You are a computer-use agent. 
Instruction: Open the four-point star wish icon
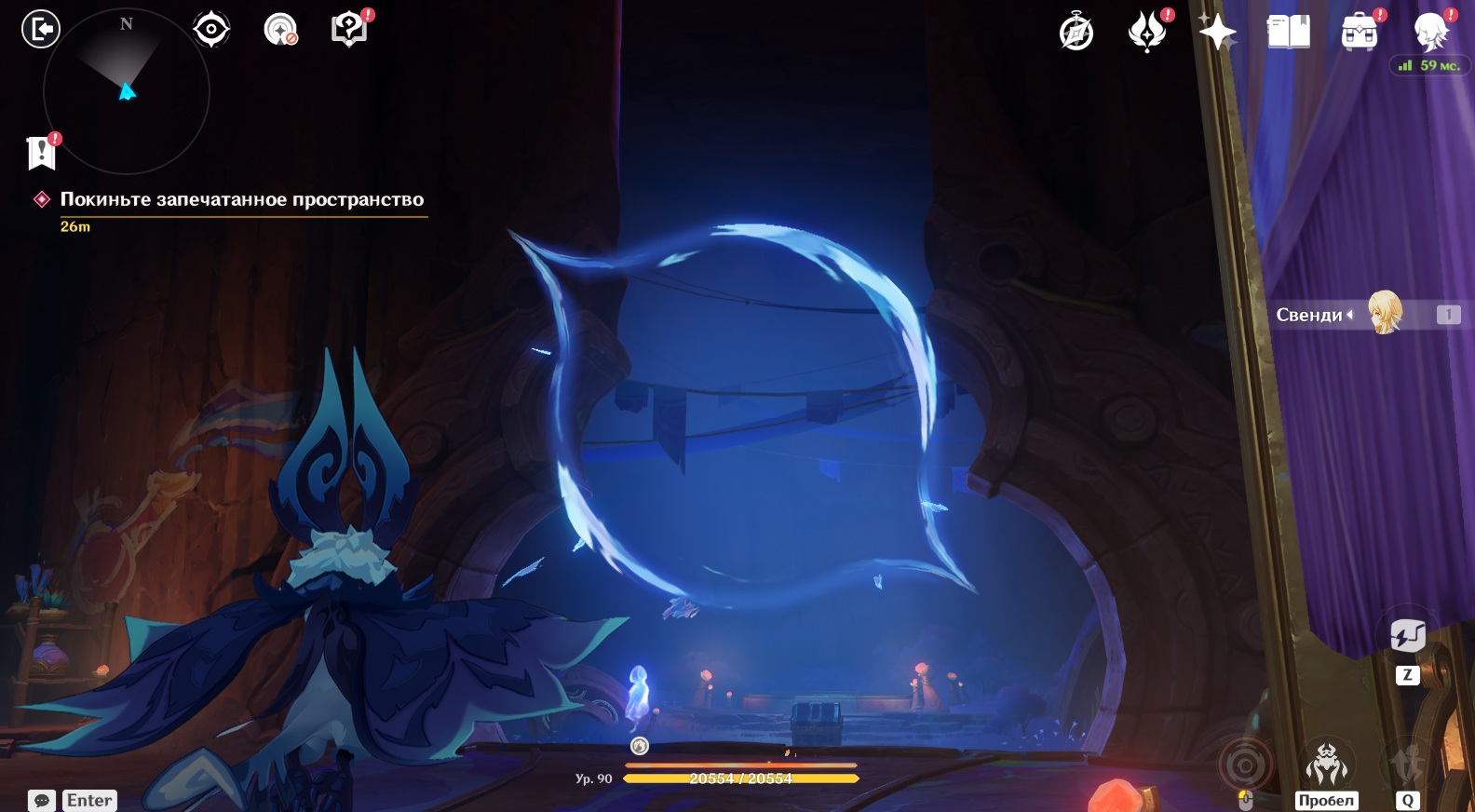1217,33
